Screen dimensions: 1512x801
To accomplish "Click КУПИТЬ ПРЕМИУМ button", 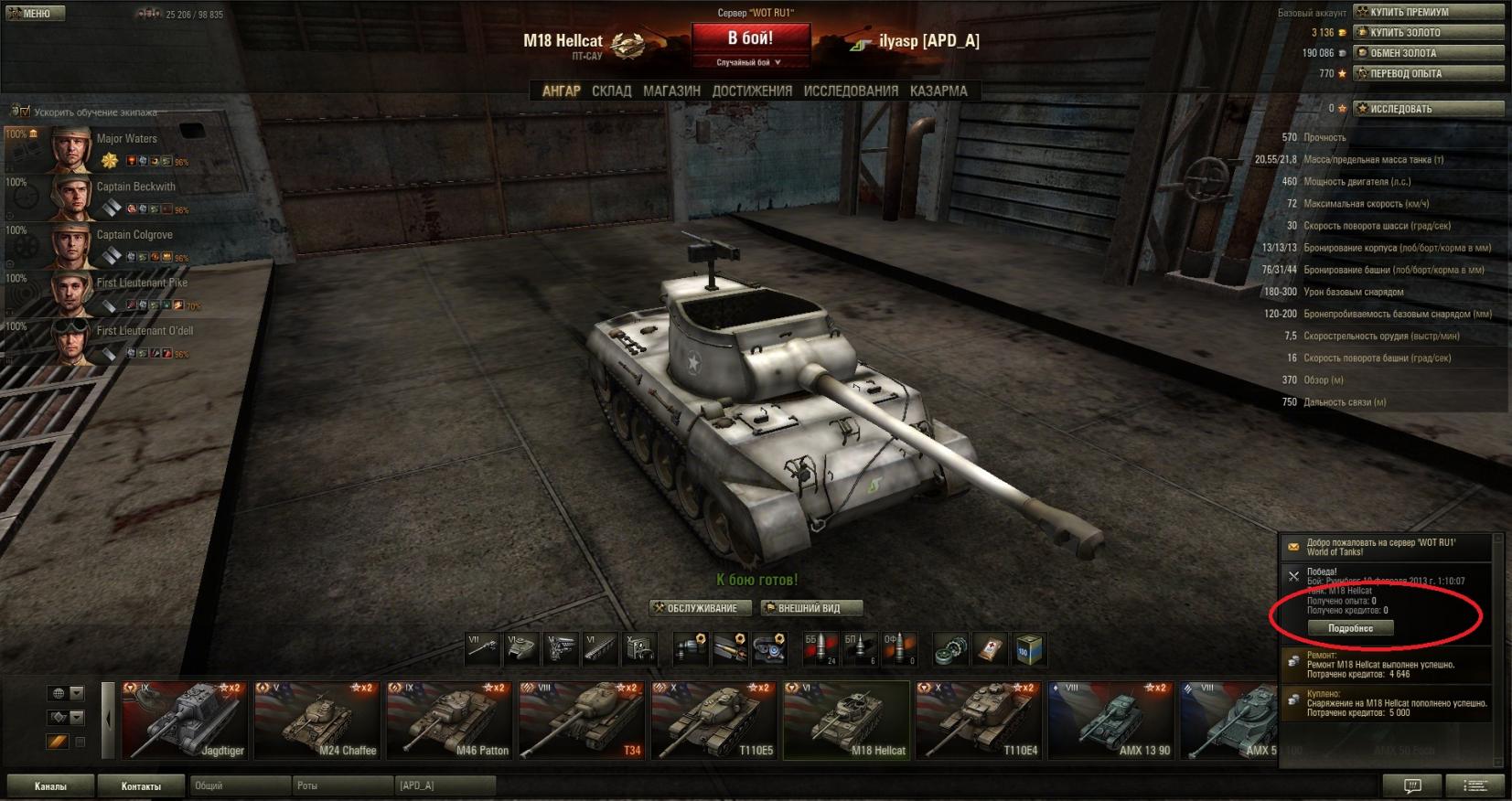I will point(1428,12).
